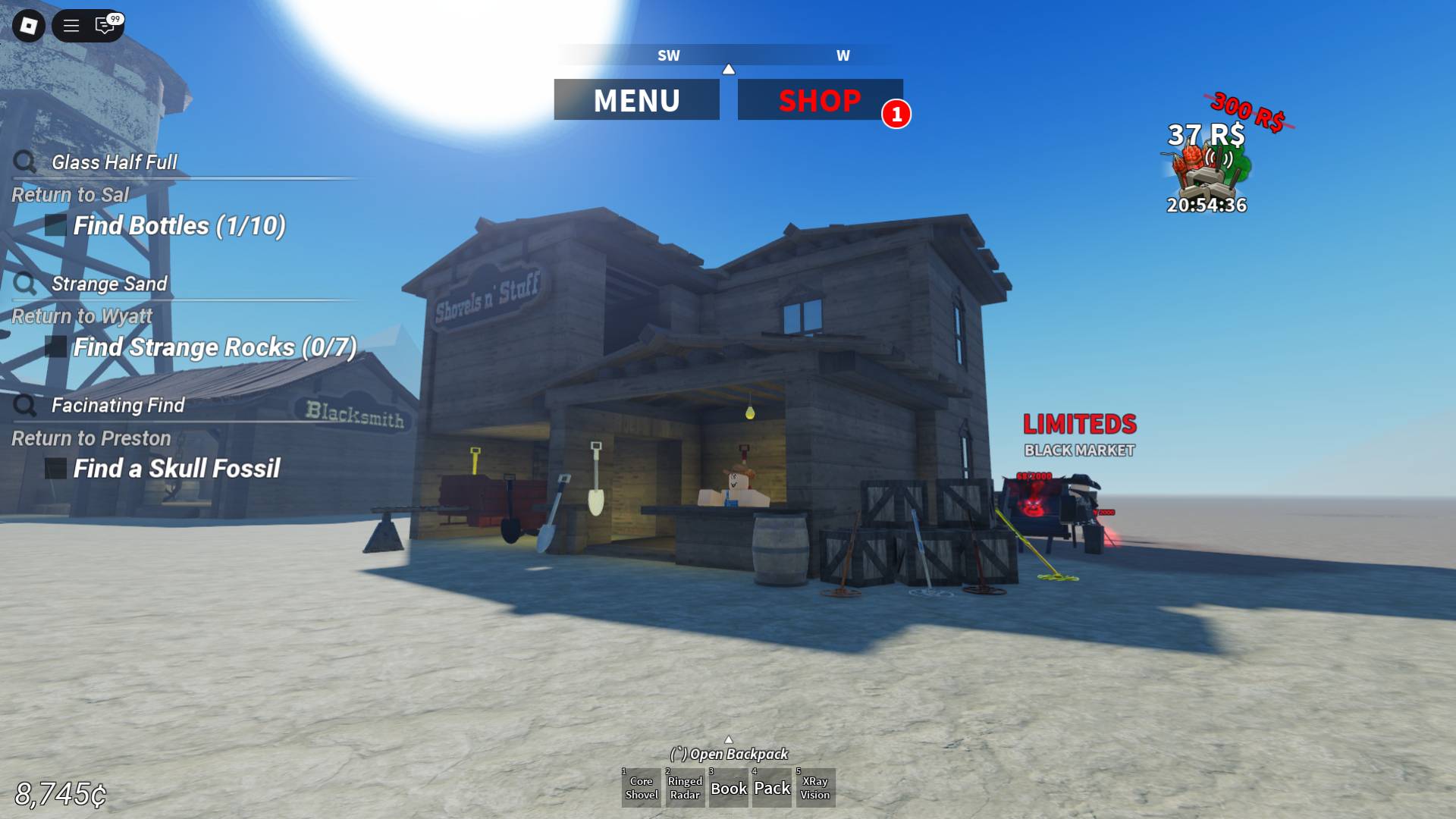Equip the Ringed Radar from slot 2

click(685, 788)
